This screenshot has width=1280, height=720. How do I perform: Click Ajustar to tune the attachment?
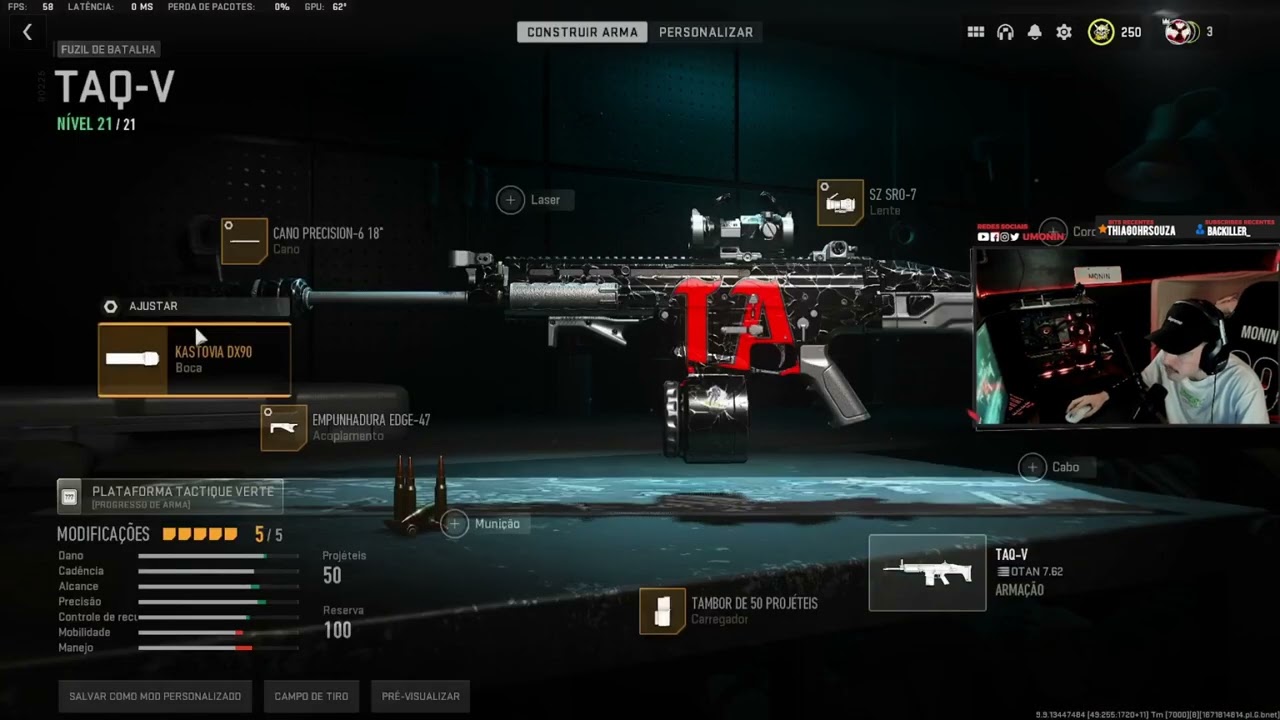click(152, 306)
